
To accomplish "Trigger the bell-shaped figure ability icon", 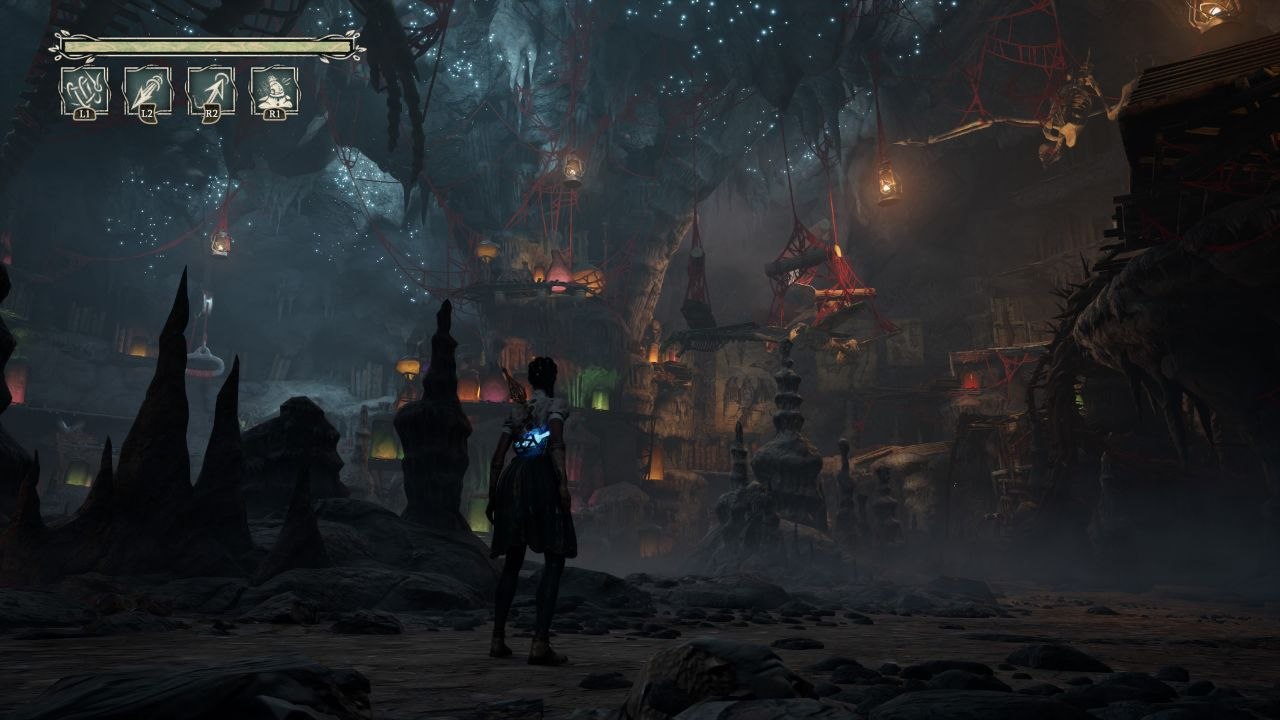I will (274, 91).
